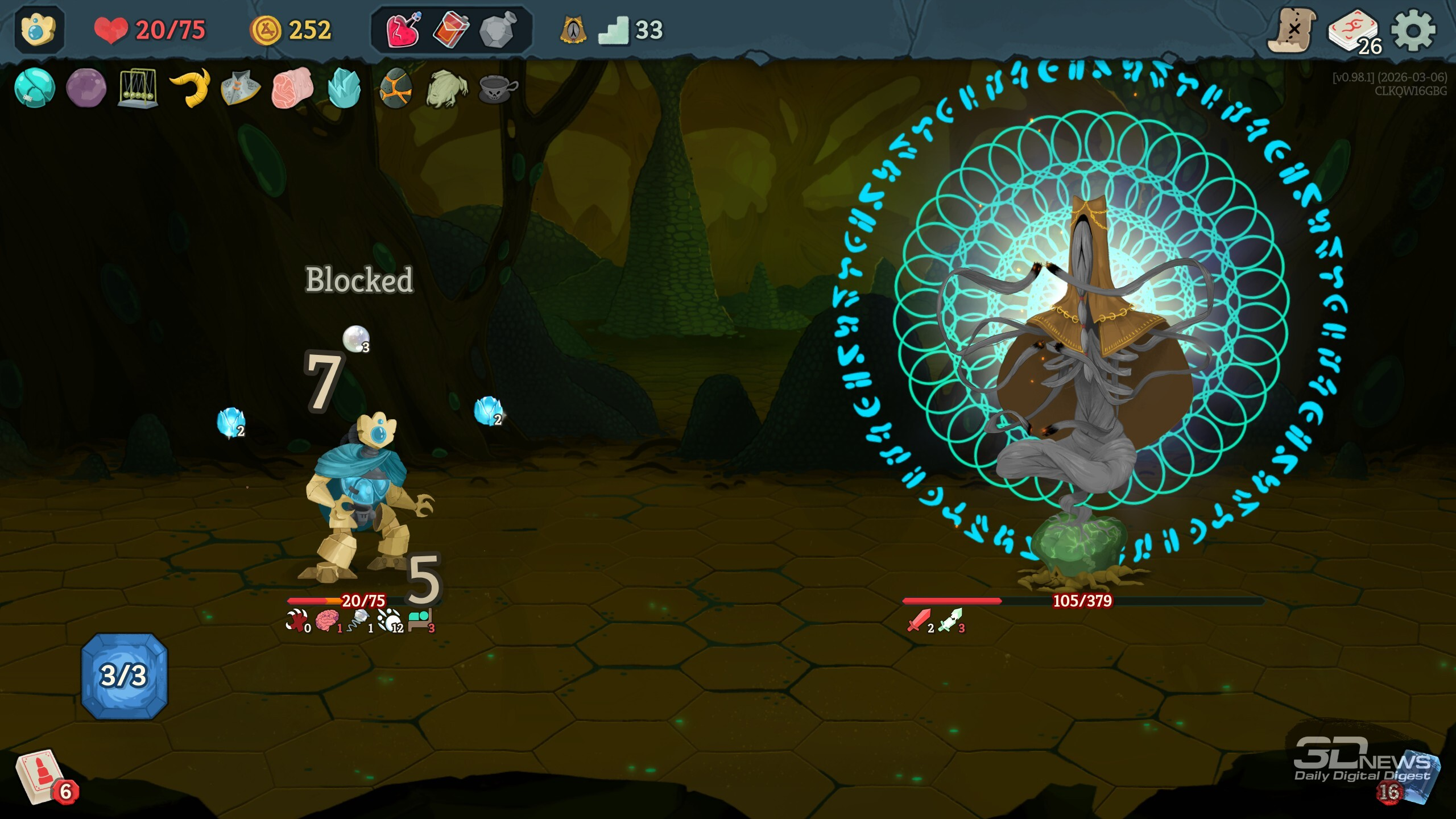Inspect the pink meat relic

292,88
